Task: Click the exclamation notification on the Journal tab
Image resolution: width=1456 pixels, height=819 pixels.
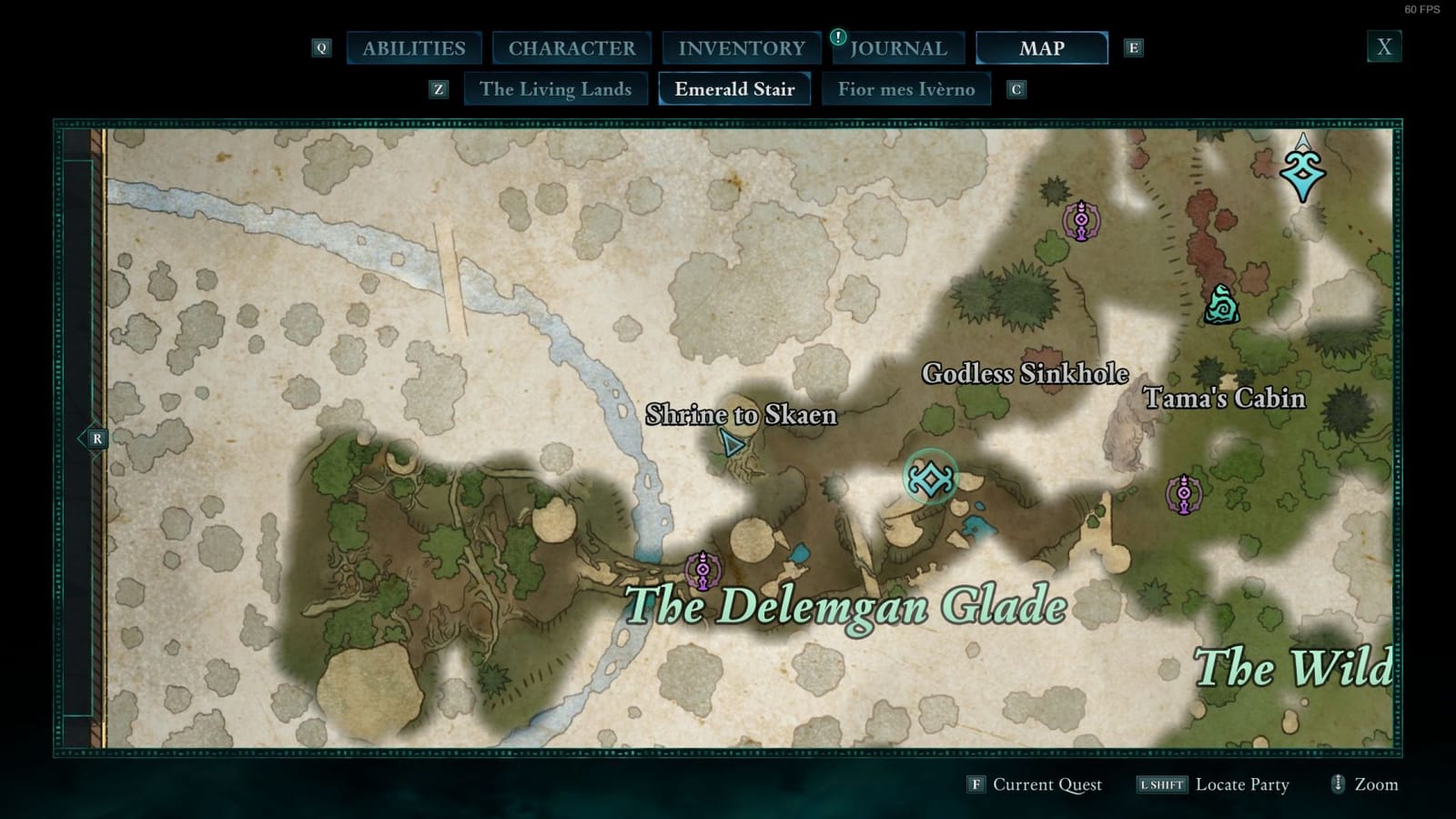Action: pos(836,38)
